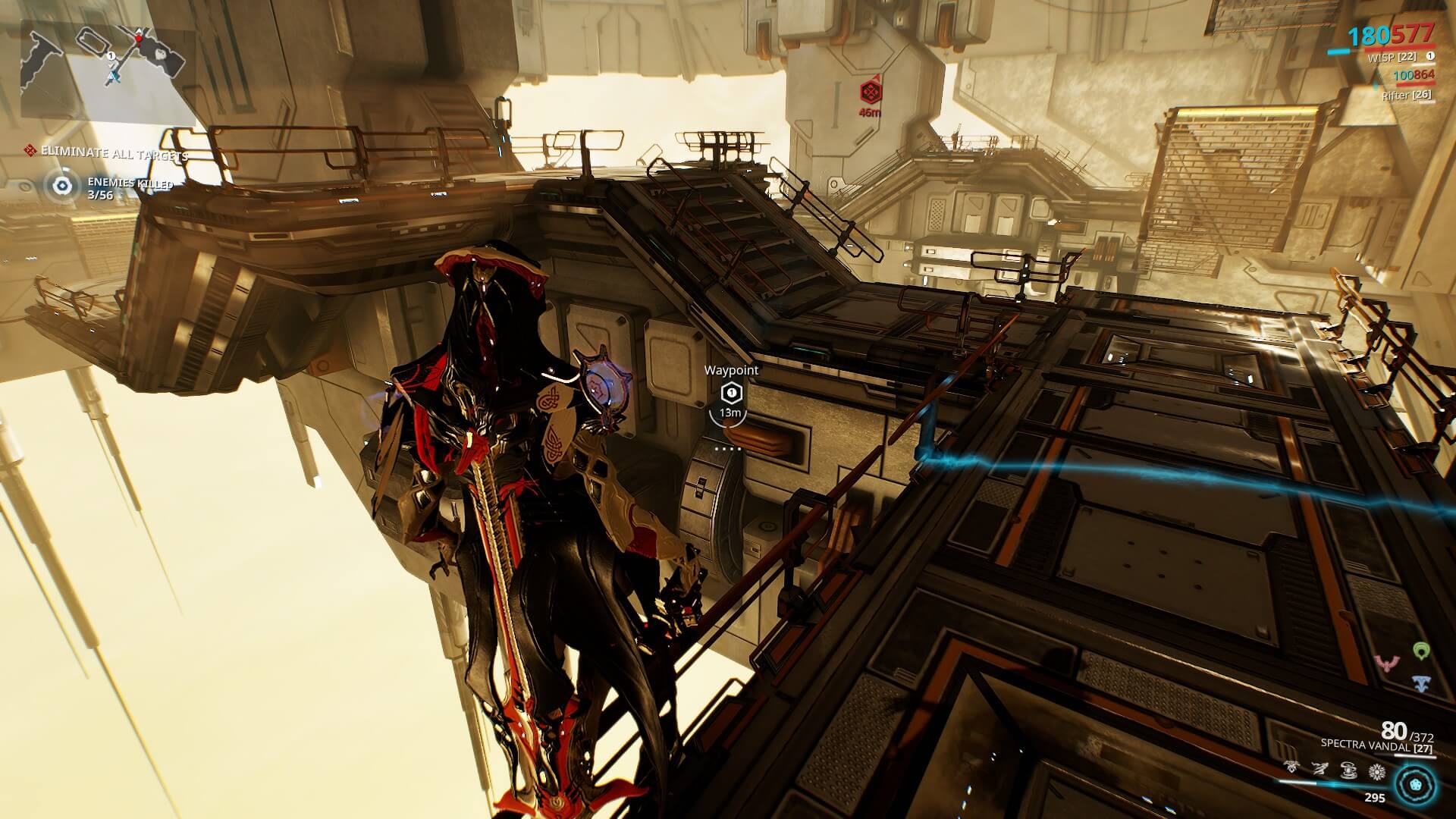Image resolution: width=1456 pixels, height=819 pixels.
Task: Click the glowing blue energy orb
Action: tap(1415, 783)
